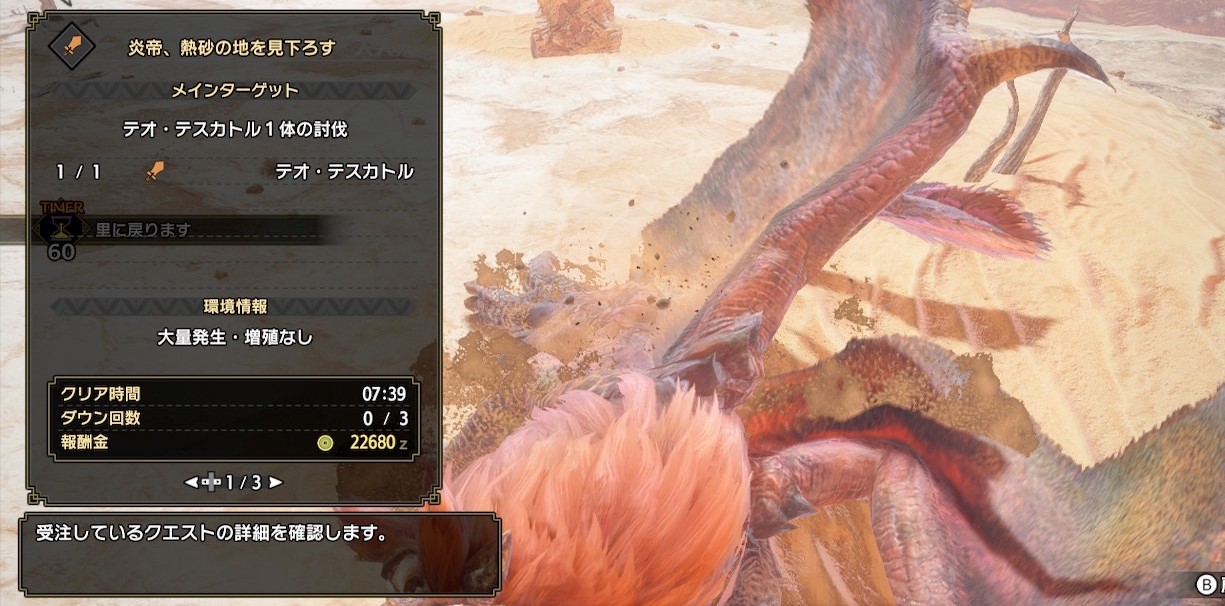
Task: Select the テオ・テスカトル target row
Action: (x=234, y=171)
